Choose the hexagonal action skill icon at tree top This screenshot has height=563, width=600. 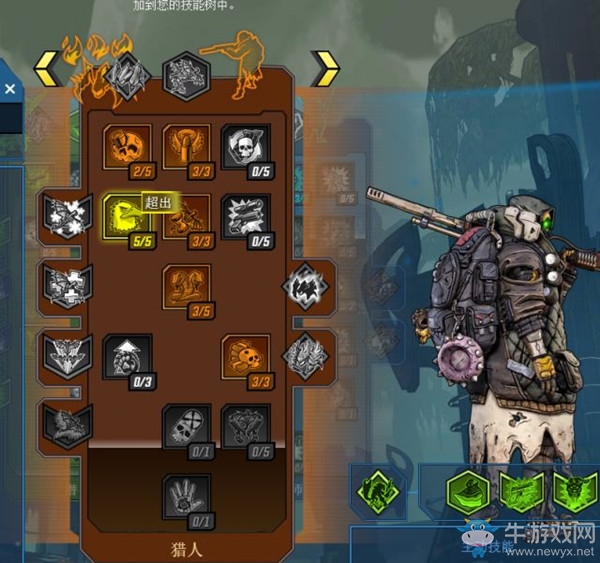tap(185, 74)
